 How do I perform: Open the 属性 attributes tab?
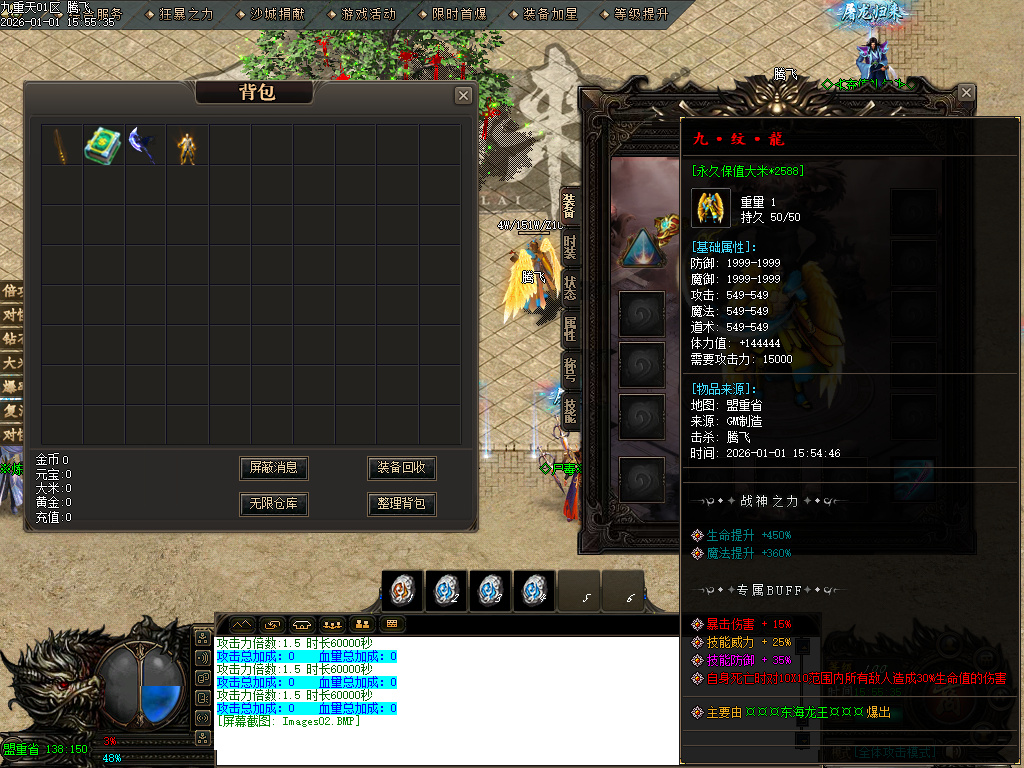coord(569,328)
